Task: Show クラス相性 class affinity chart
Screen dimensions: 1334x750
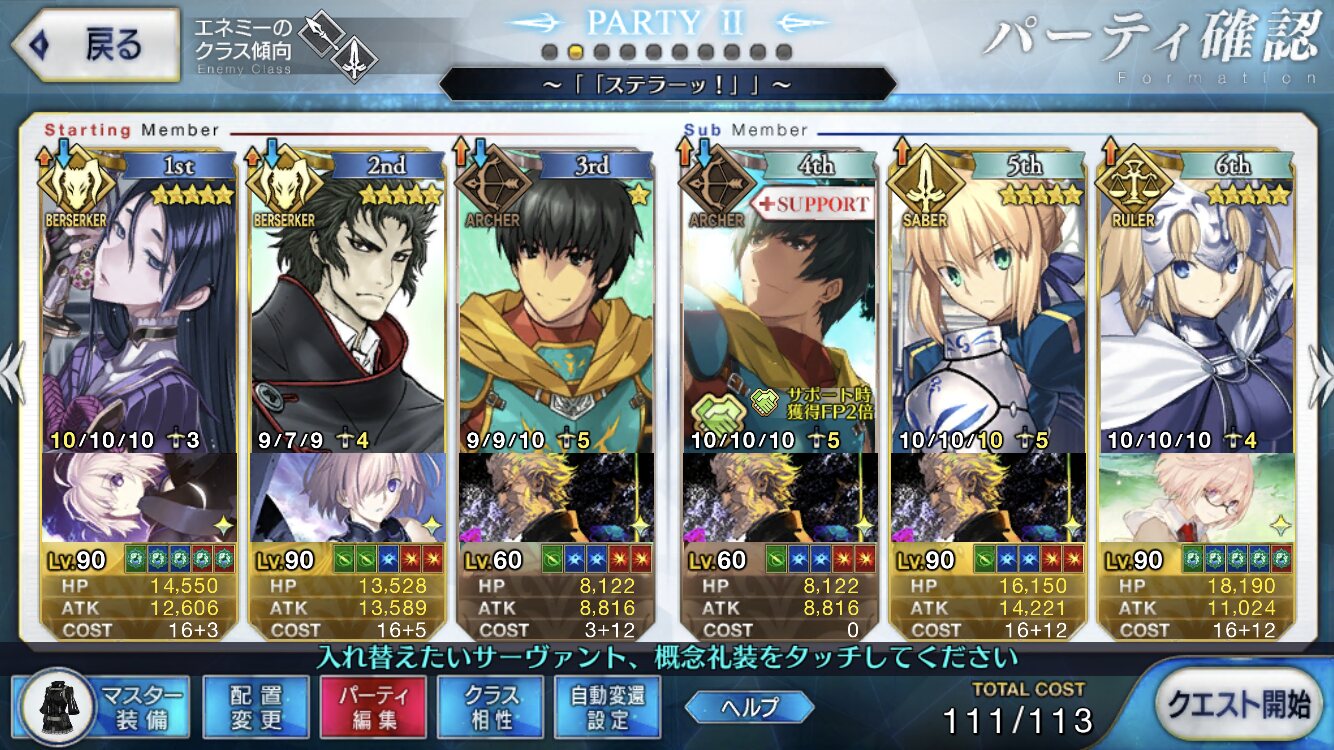Action: pos(490,706)
